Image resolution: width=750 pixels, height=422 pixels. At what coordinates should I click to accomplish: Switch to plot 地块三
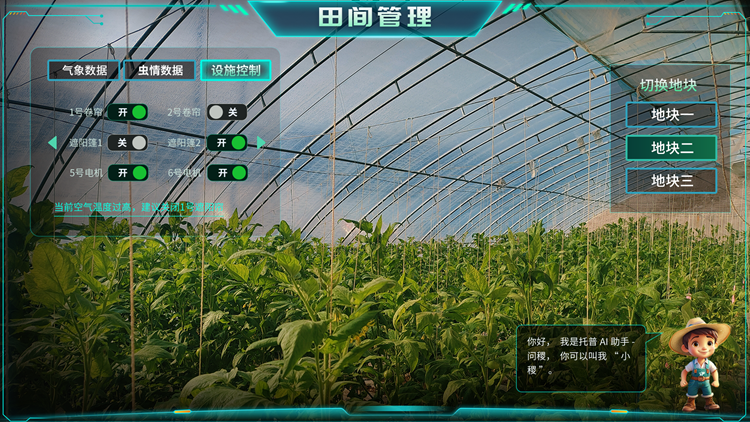pyautogui.click(x=672, y=181)
